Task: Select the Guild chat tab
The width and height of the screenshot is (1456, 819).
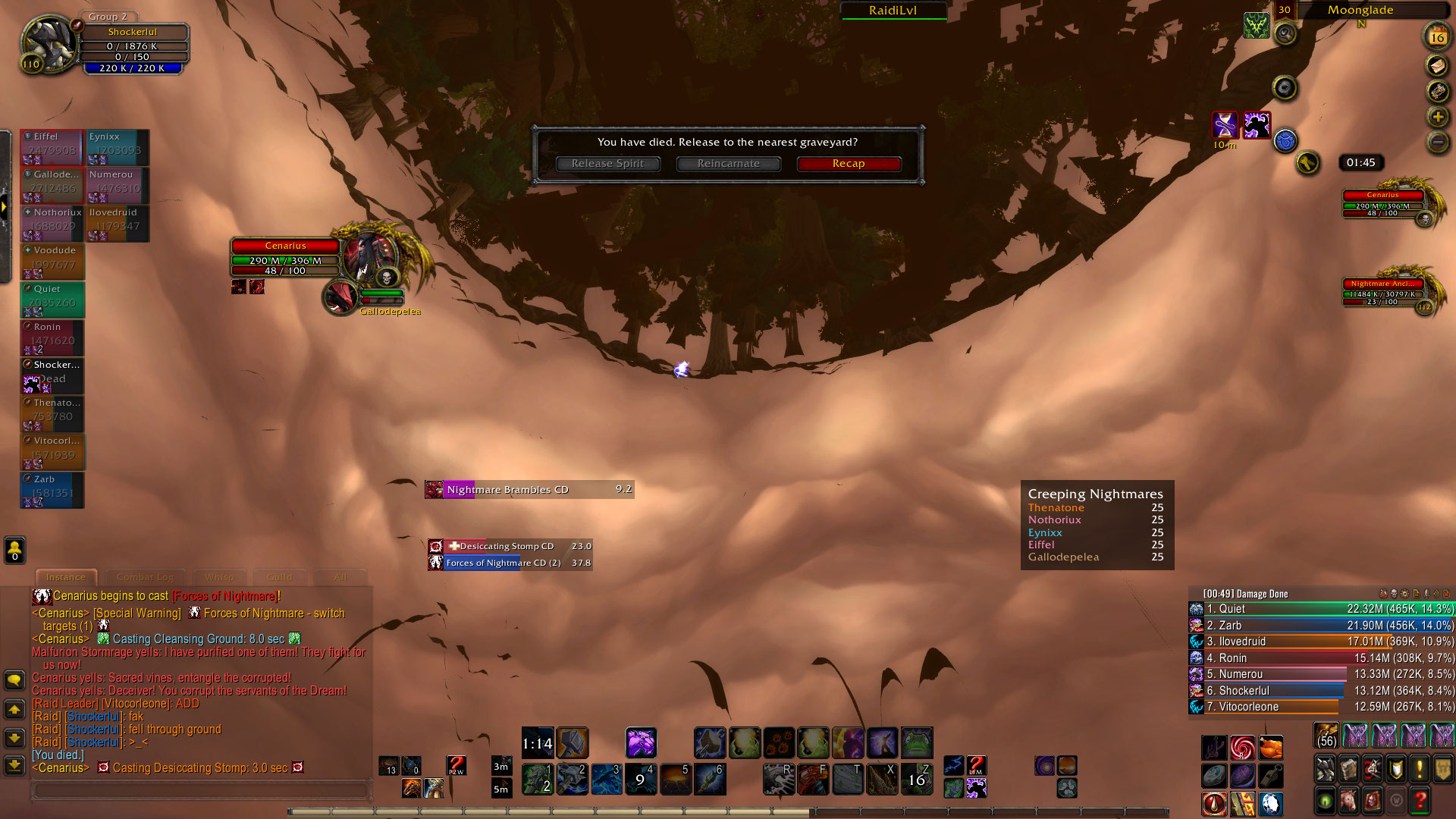Action: point(279,577)
